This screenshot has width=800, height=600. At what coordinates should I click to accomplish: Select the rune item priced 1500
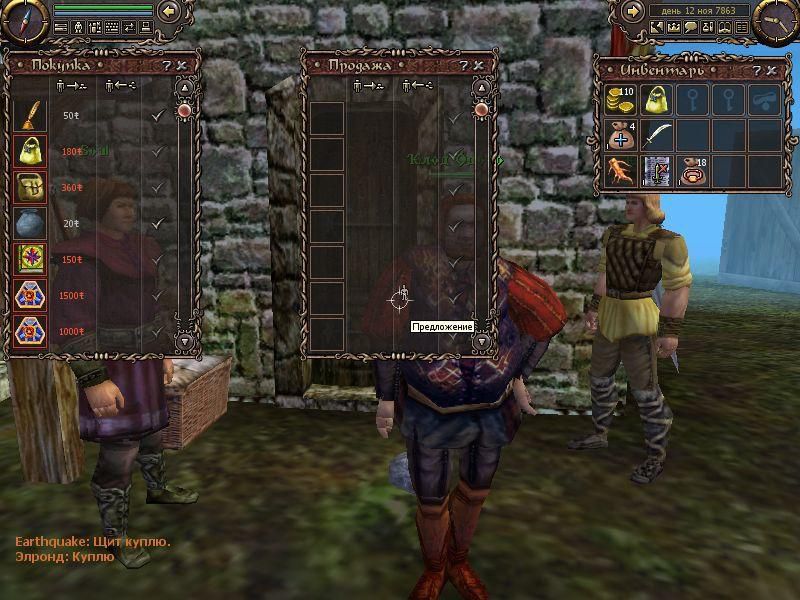pyautogui.click(x=27, y=295)
